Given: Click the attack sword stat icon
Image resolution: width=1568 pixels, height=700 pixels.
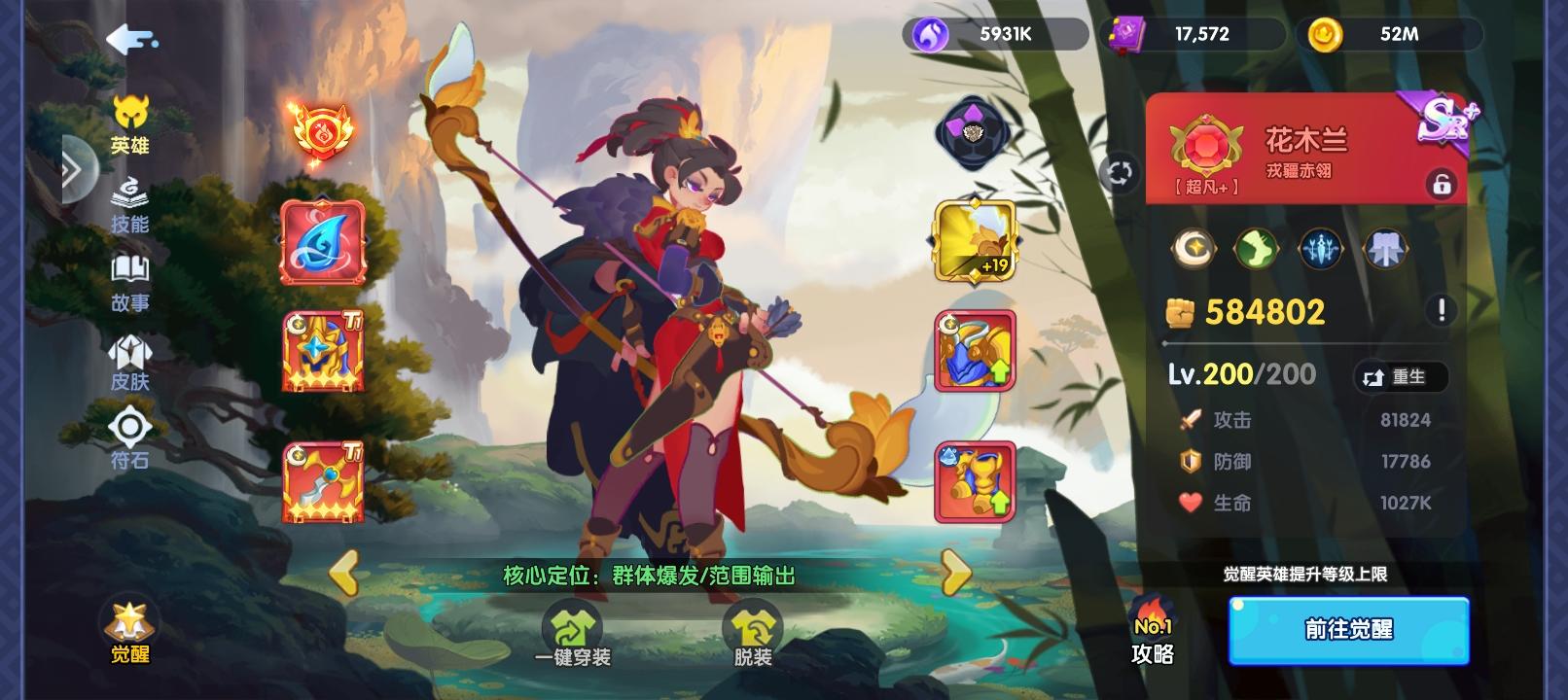Looking at the screenshot, I should point(1192,420).
